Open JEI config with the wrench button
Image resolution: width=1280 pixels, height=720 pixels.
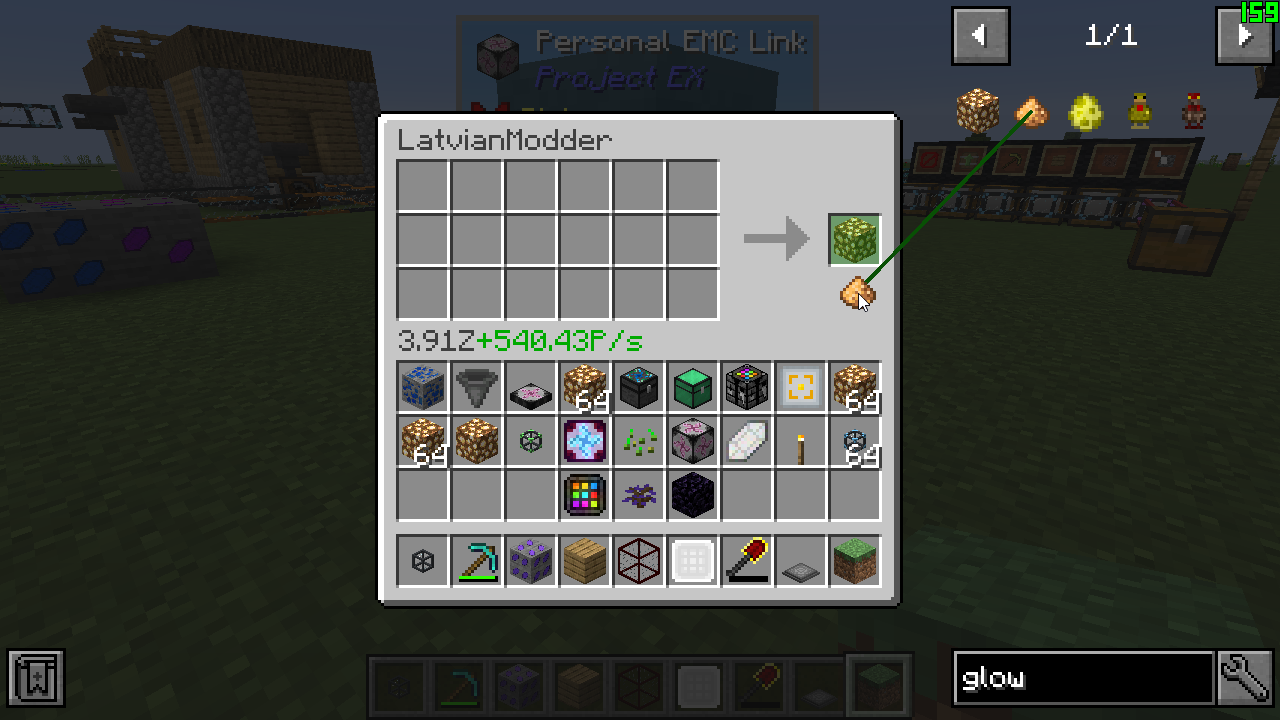point(1245,679)
